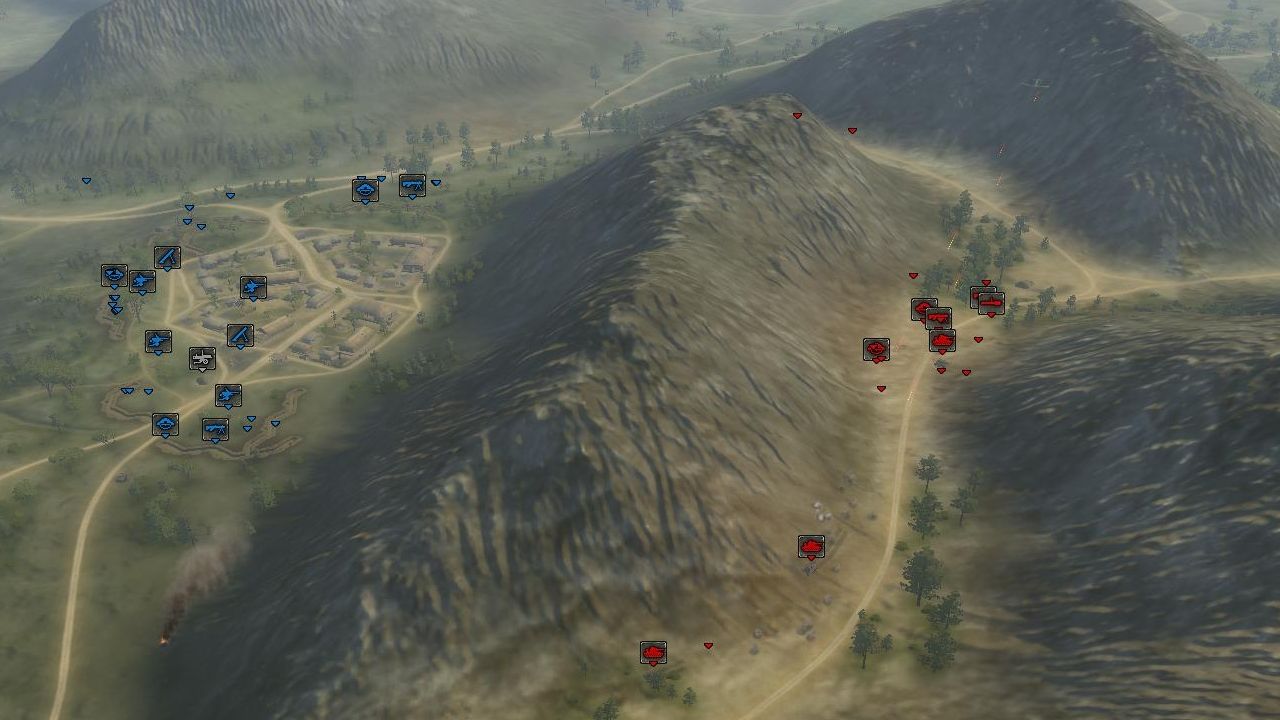Select the blue machine gun squad beside that tank
Image resolution: width=1280 pixels, height=720 pixels.
click(412, 187)
